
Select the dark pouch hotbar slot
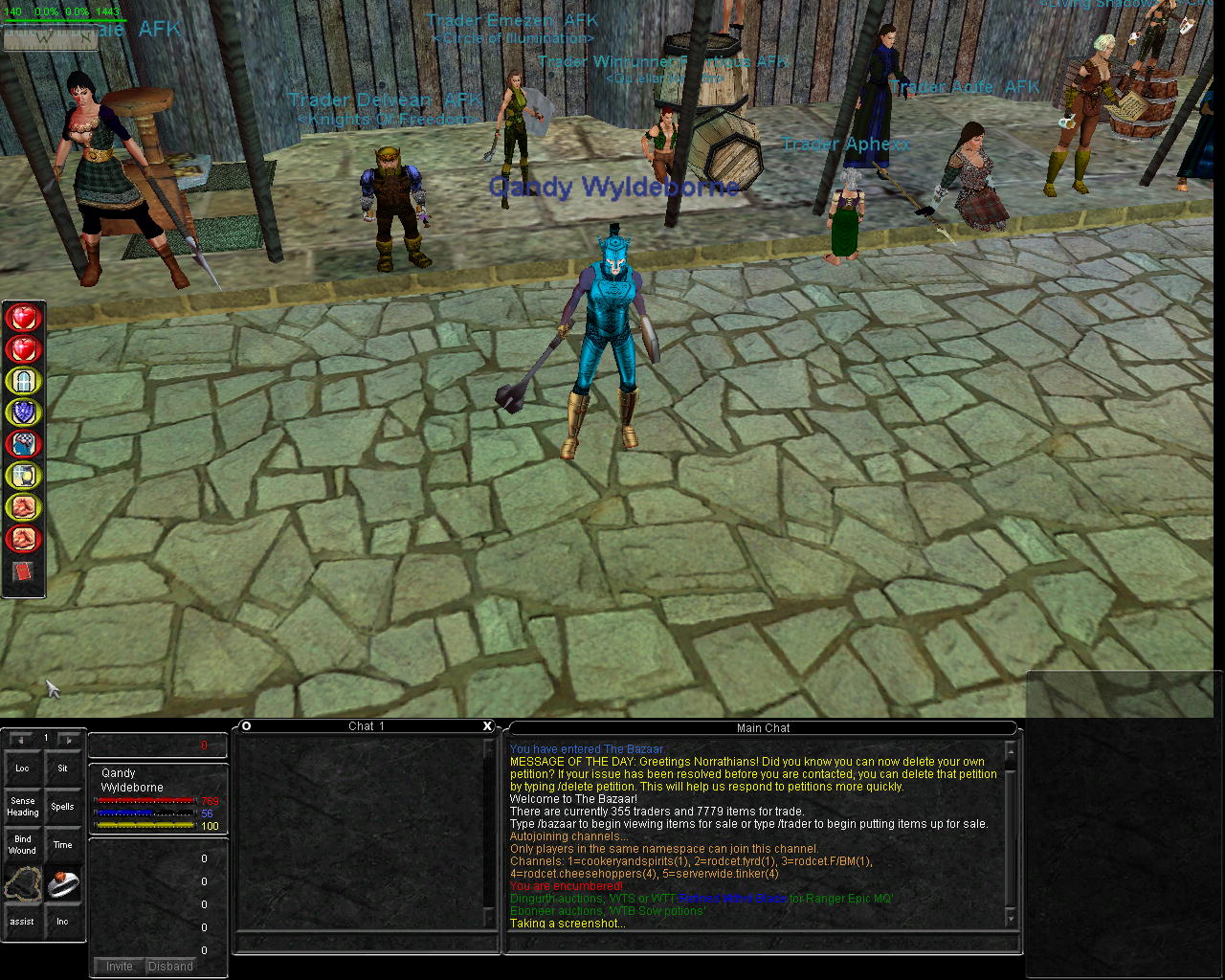tap(22, 883)
